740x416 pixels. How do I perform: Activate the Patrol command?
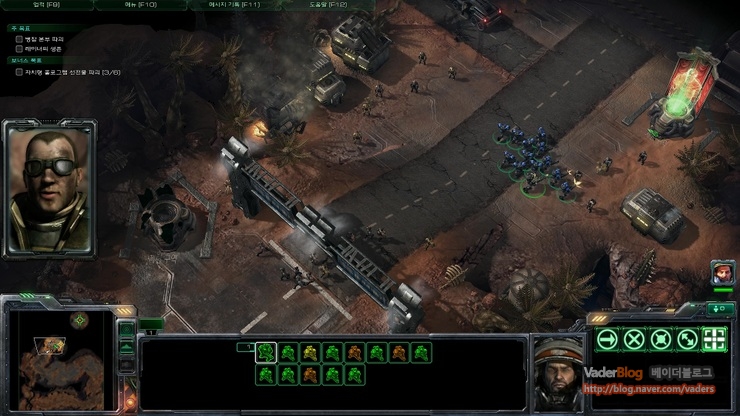coord(687,339)
